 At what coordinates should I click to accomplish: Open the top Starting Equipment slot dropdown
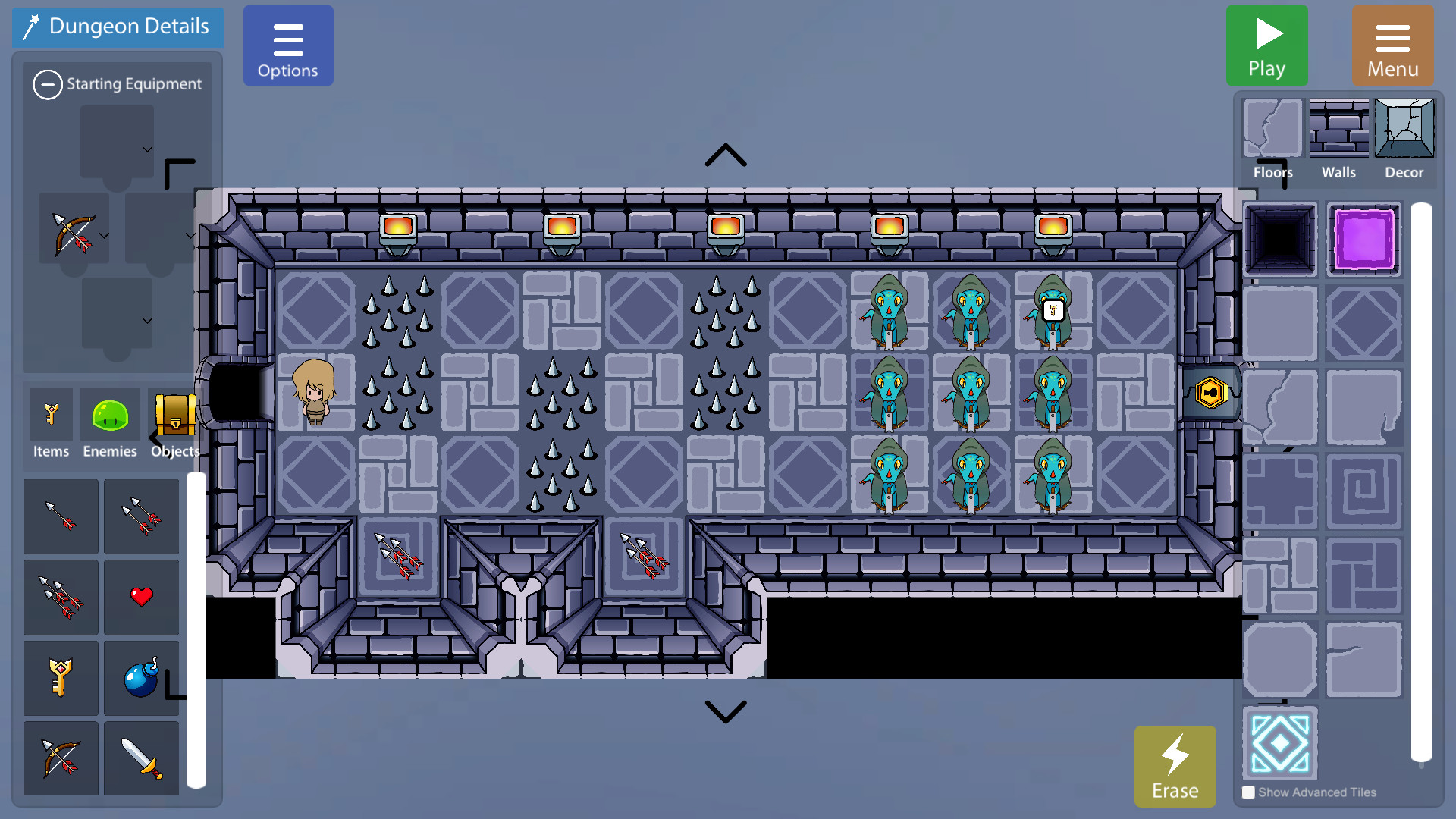(147, 149)
